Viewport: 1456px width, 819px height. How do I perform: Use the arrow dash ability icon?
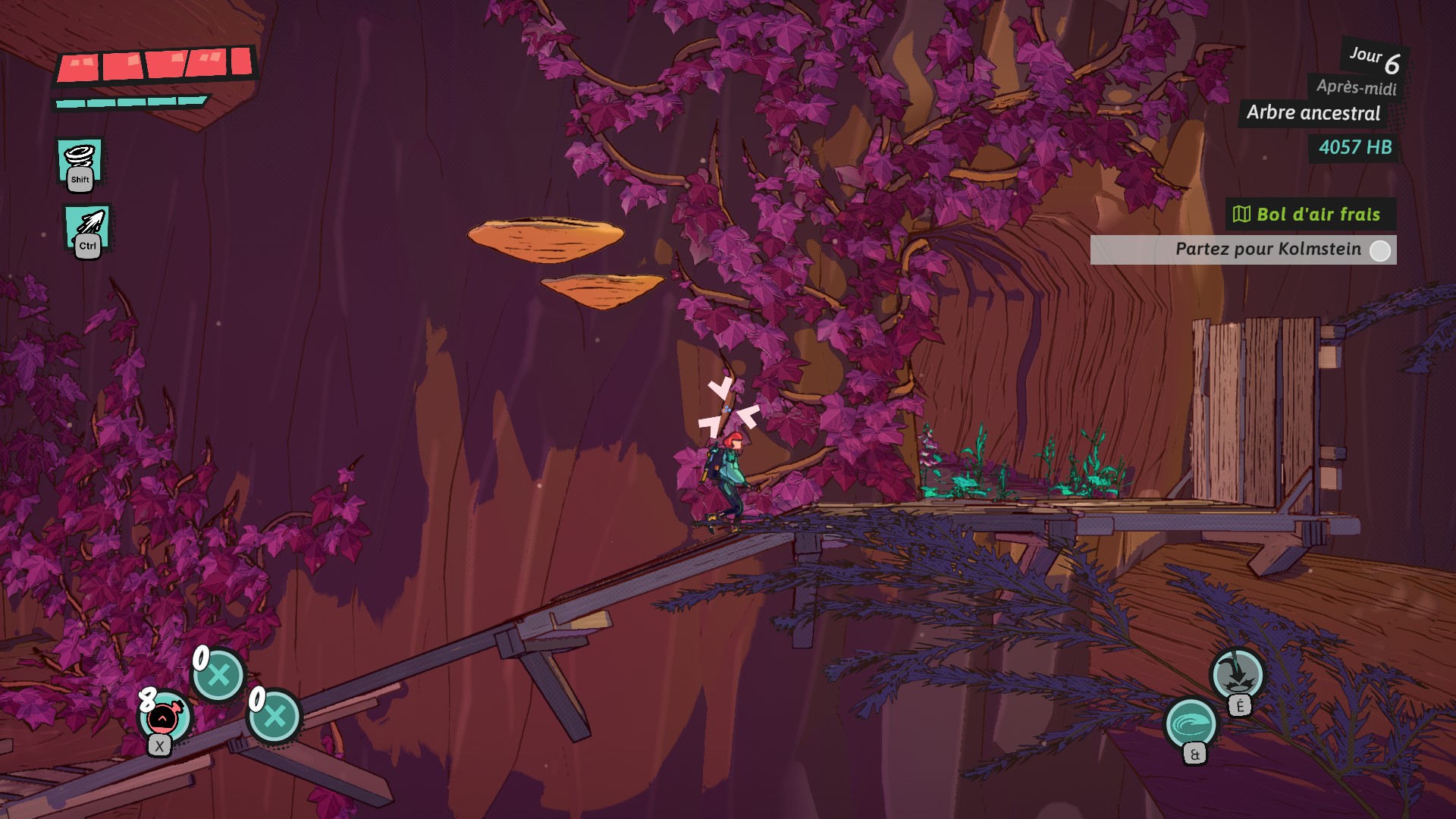87,227
